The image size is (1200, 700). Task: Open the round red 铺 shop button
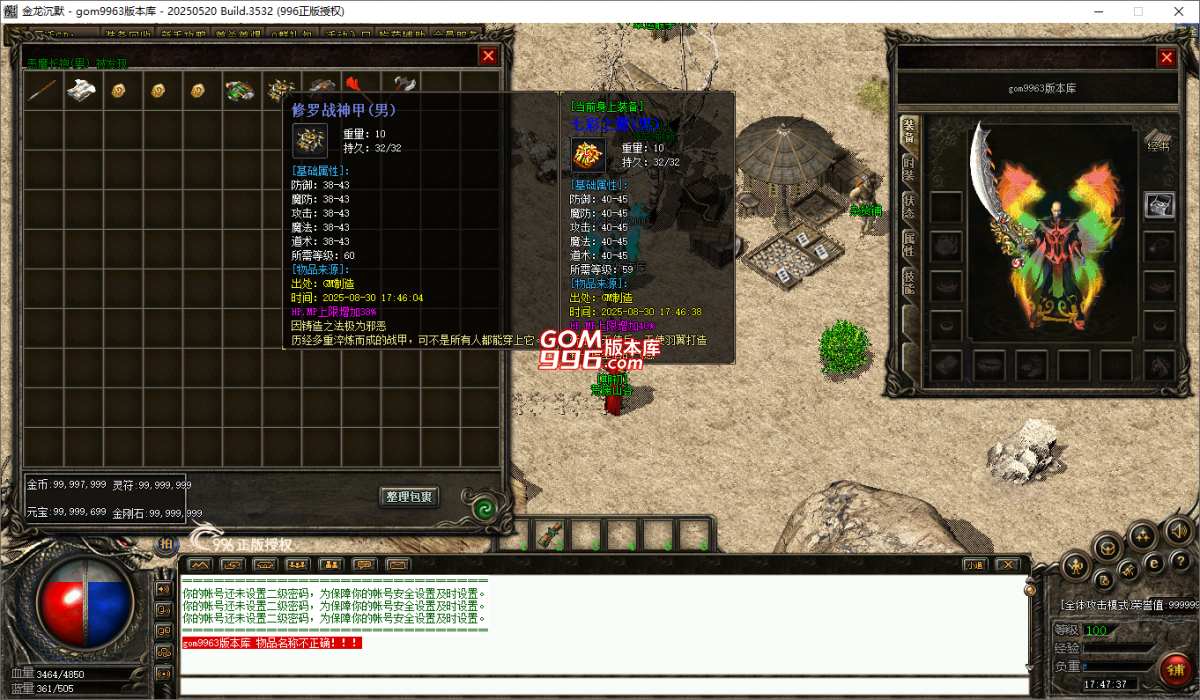1174,668
